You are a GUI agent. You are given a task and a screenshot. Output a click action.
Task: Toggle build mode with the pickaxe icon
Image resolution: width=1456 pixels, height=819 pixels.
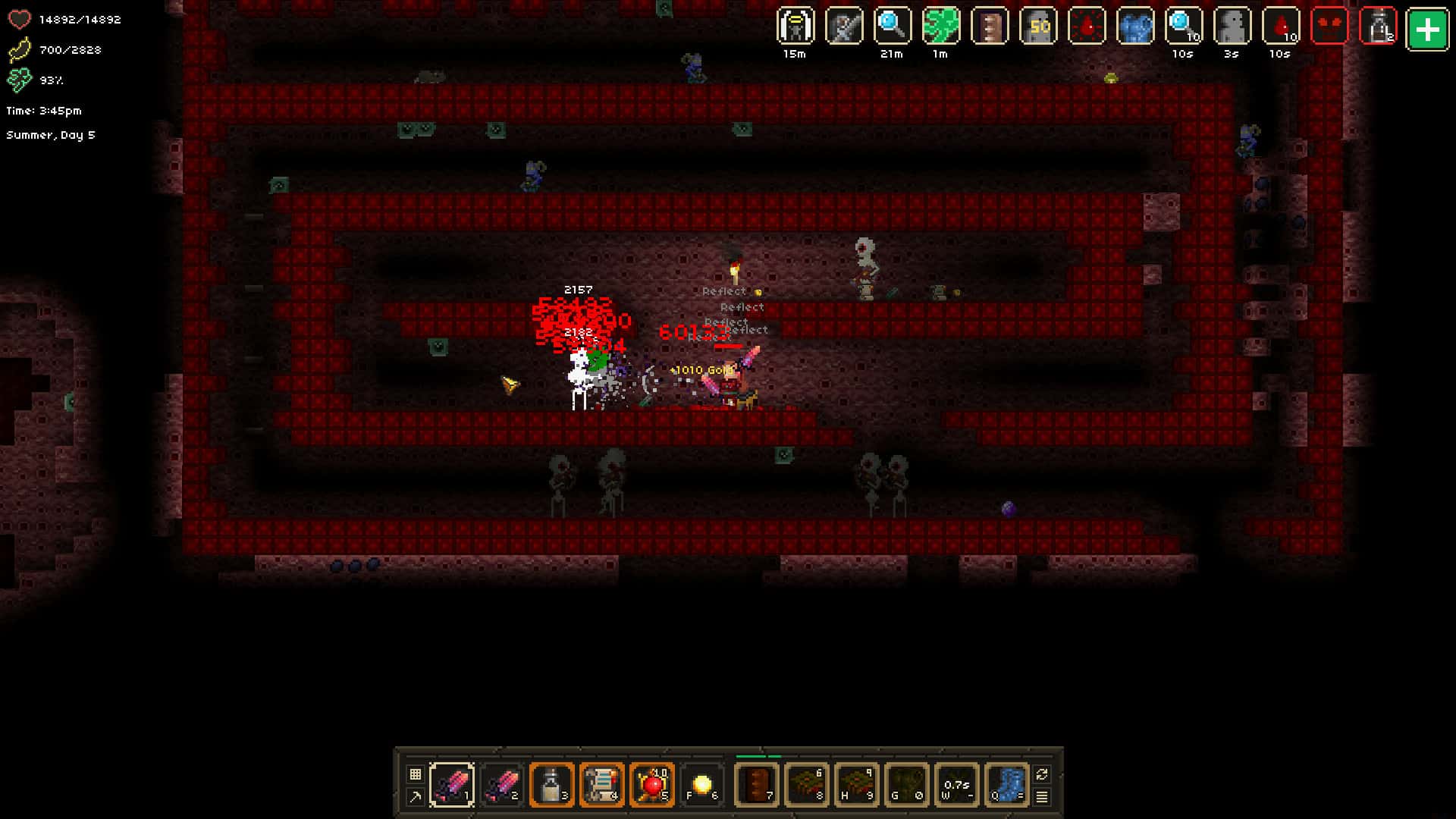[x=414, y=797]
